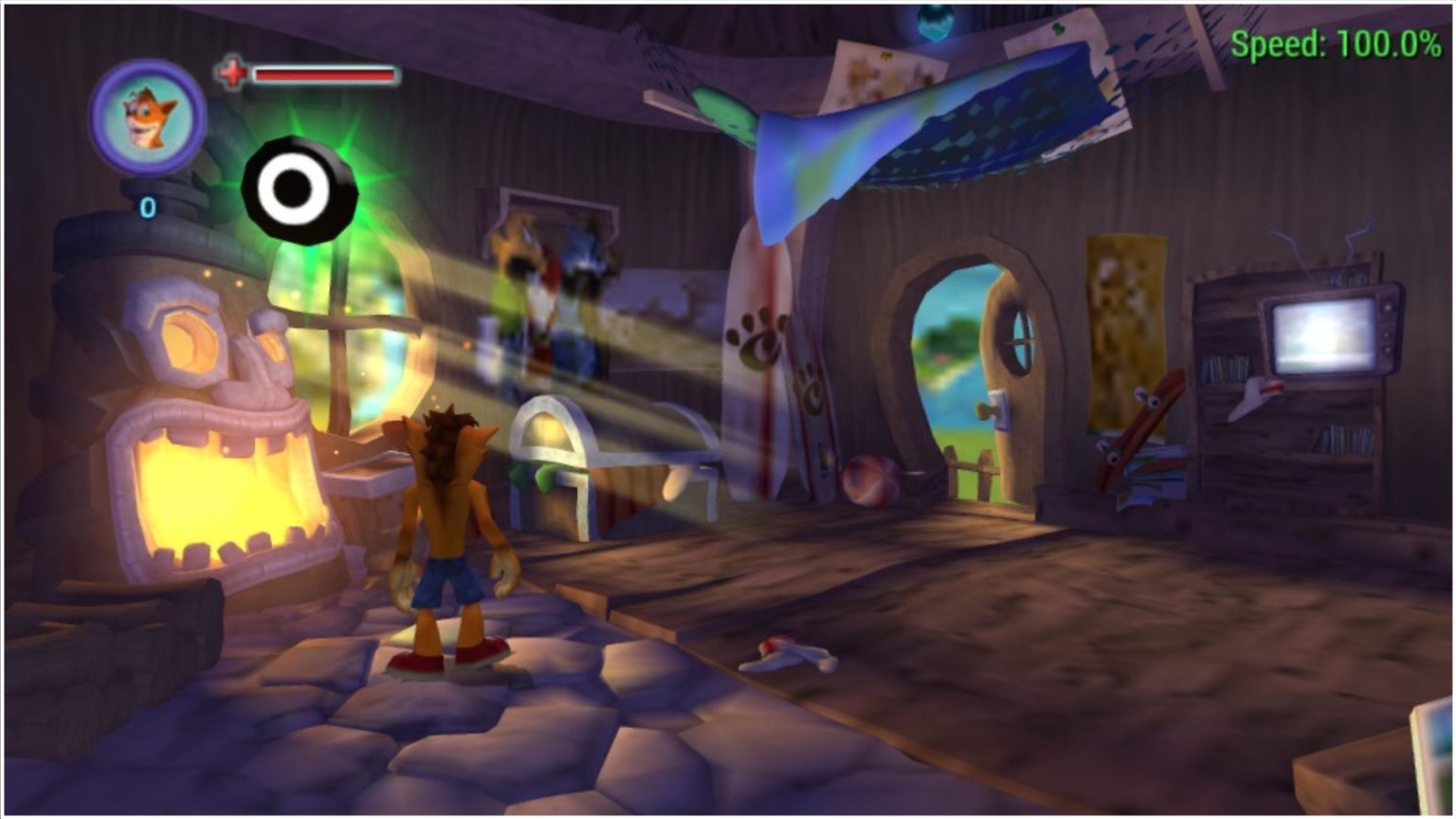Screen dimensions: 1456x819
Task: Click the Crash character portrait icon
Action: (x=148, y=118)
